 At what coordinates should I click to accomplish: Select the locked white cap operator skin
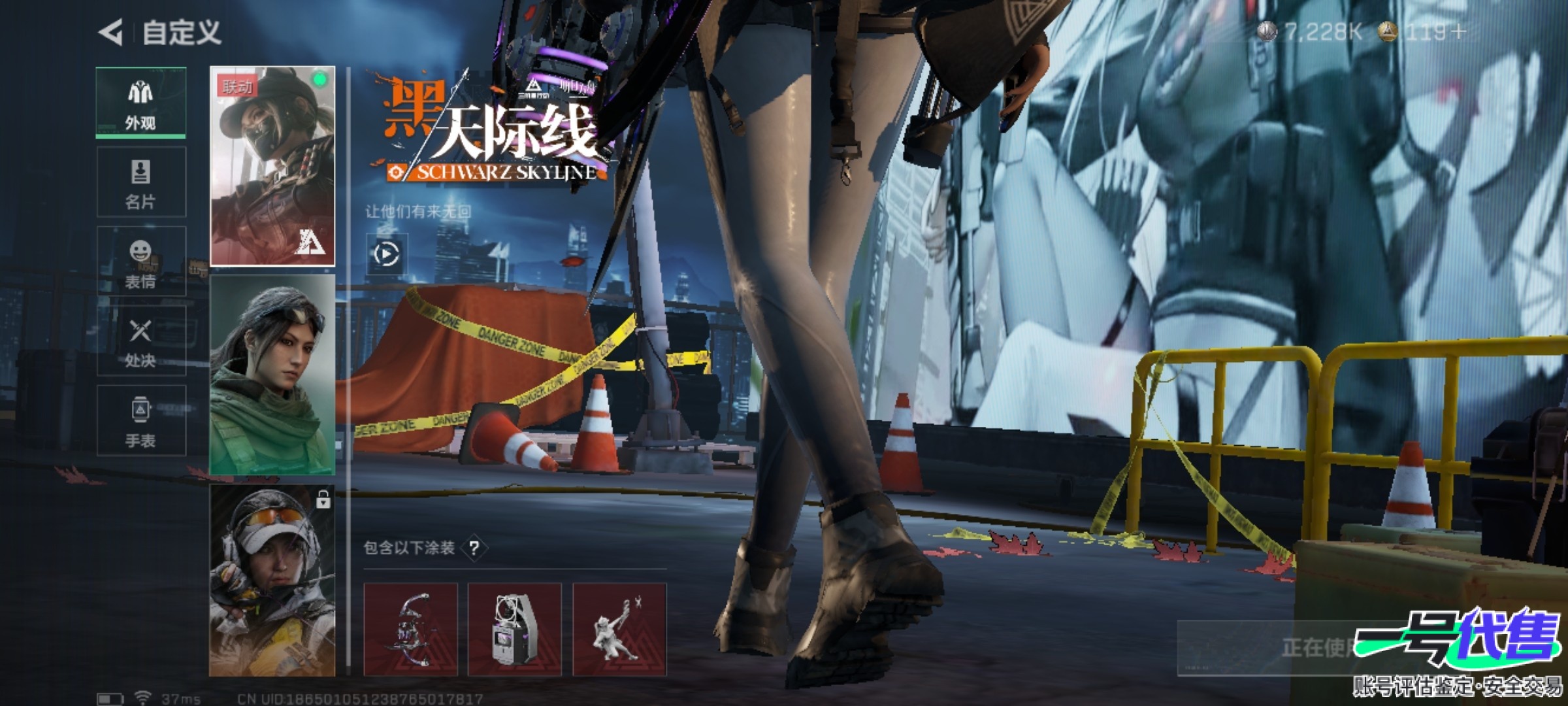pyautogui.click(x=272, y=580)
